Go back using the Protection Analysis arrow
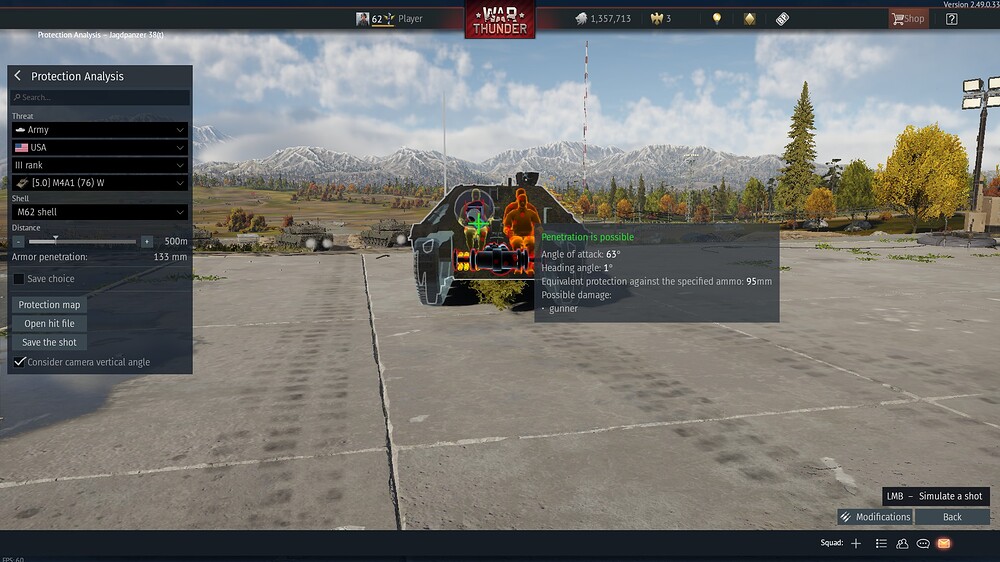Viewport: 1000px width, 562px height. (17, 76)
